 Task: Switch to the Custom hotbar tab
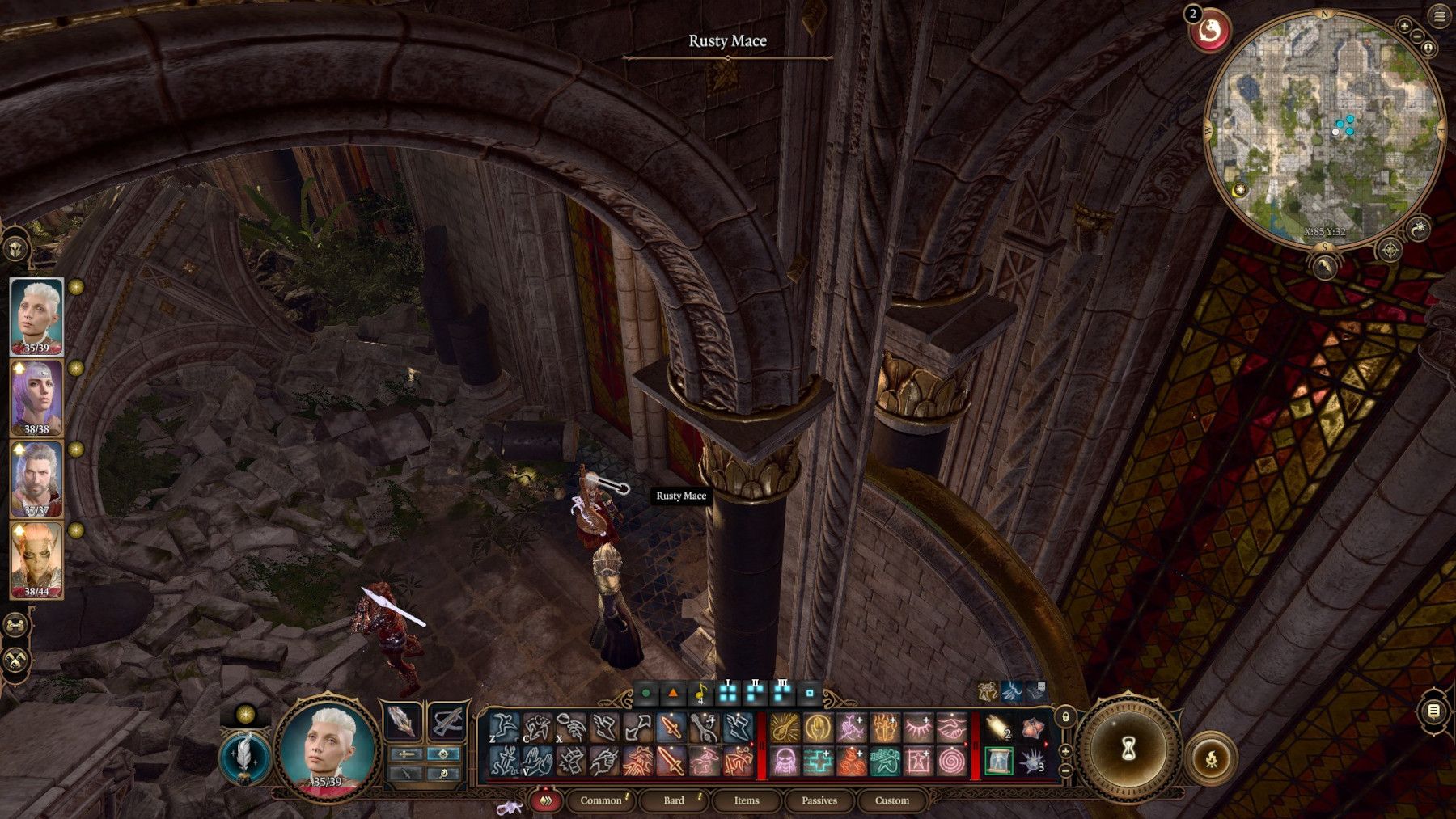click(x=891, y=800)
